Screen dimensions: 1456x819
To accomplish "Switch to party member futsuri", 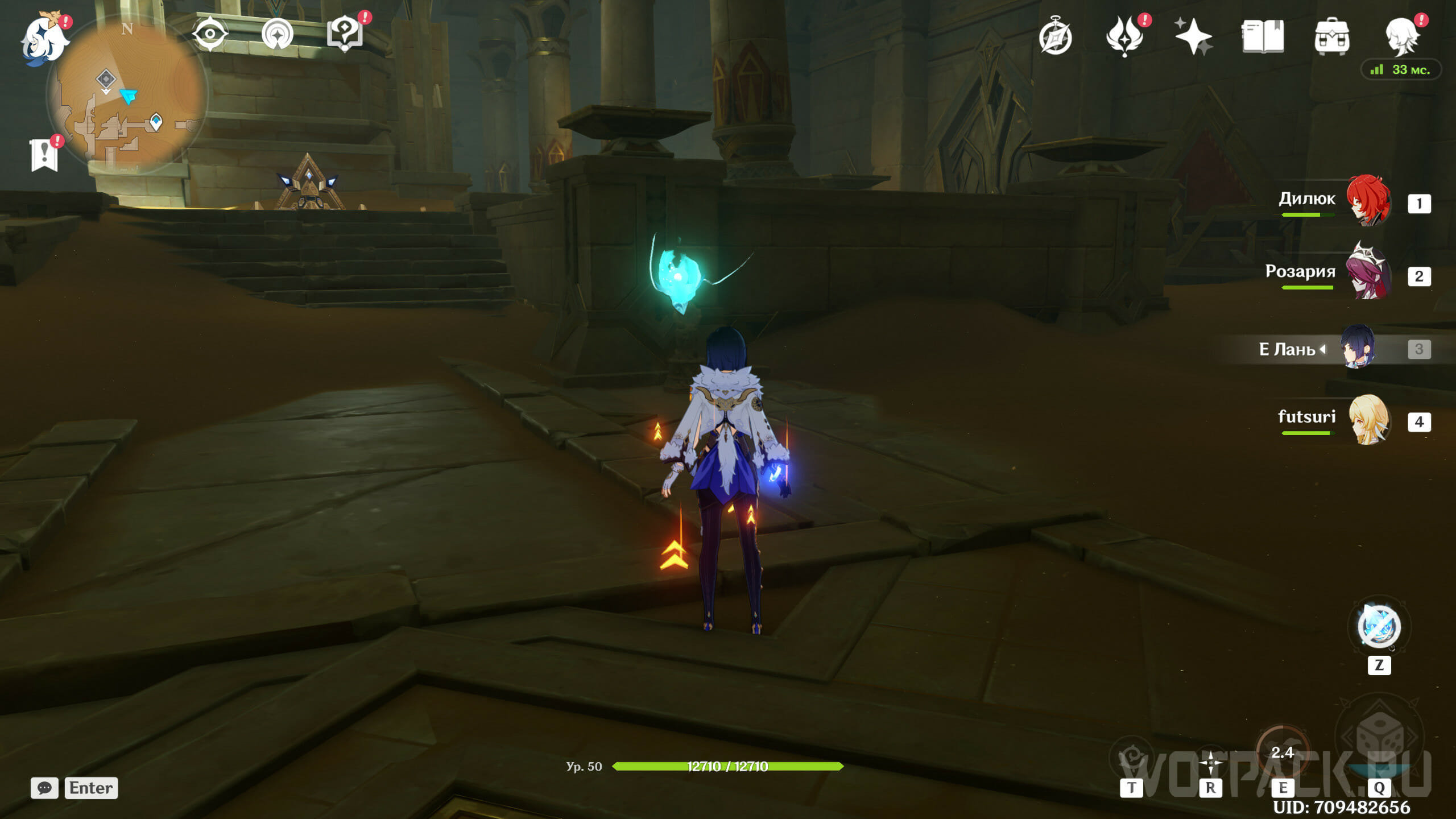I will tap(1368, 420).
